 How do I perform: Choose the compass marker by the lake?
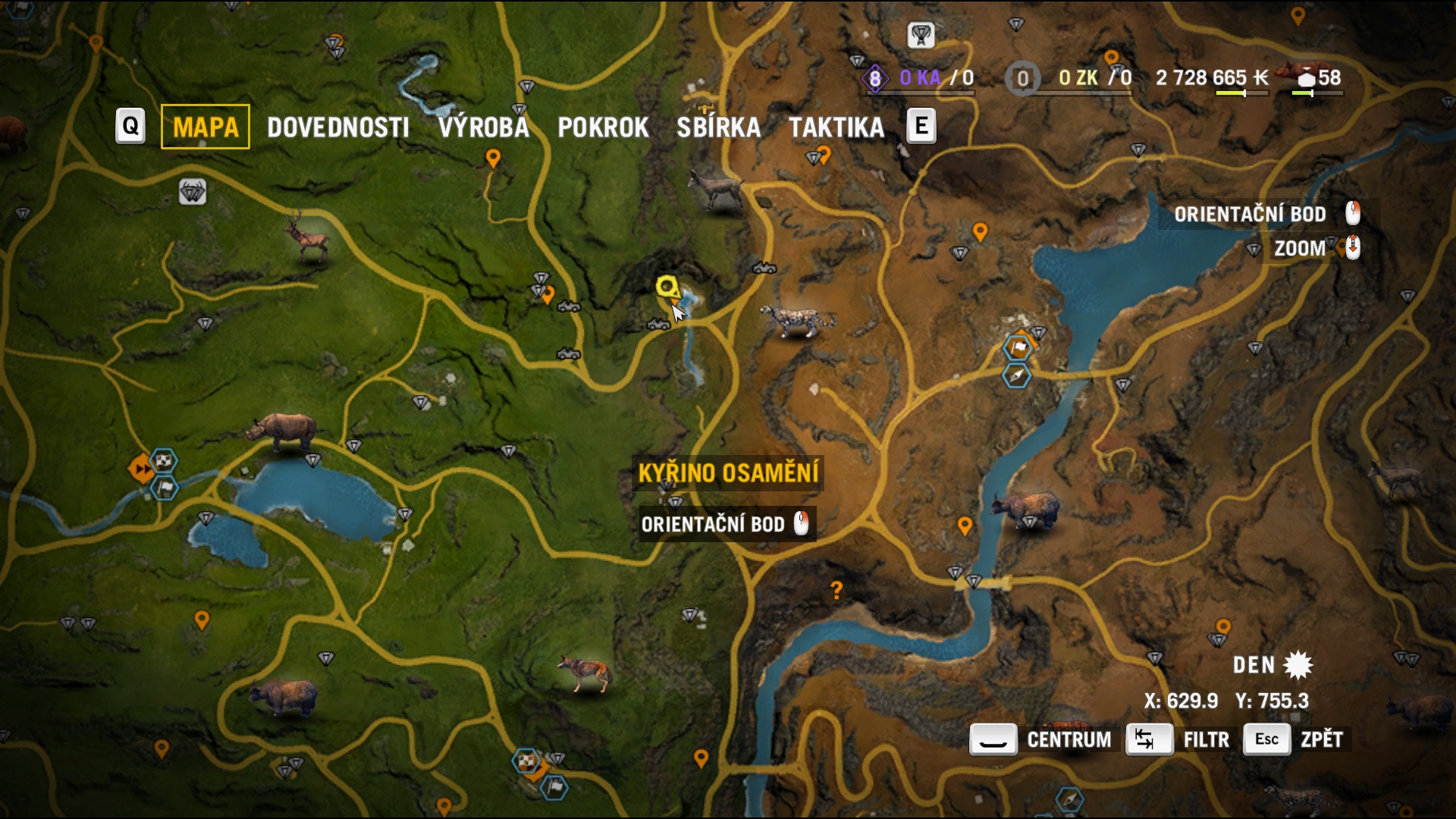(1016, 376)
